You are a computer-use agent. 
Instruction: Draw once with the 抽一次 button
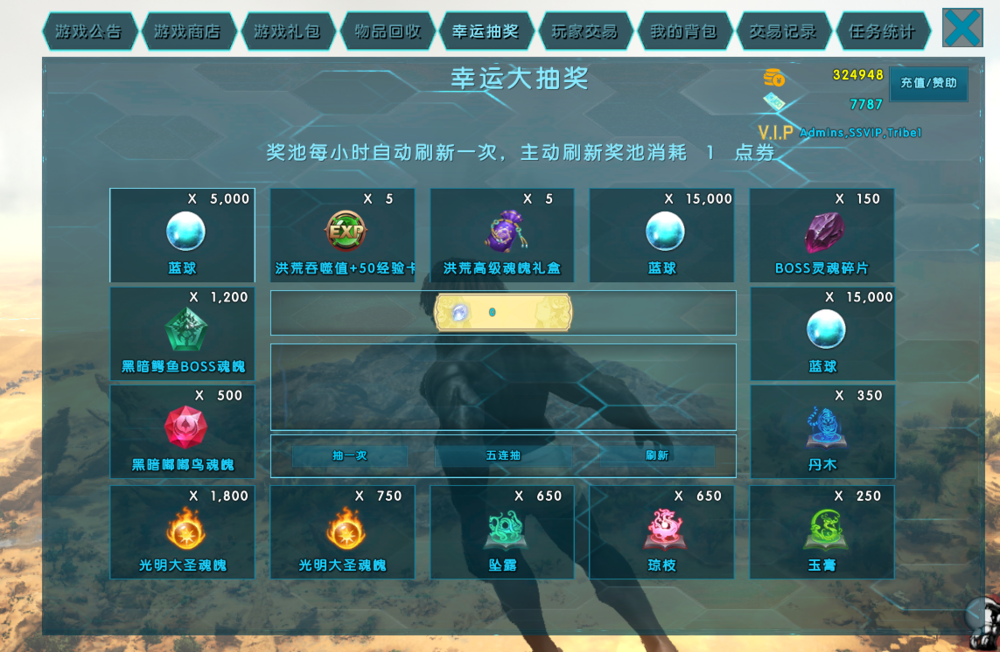(x=350, y=456)
